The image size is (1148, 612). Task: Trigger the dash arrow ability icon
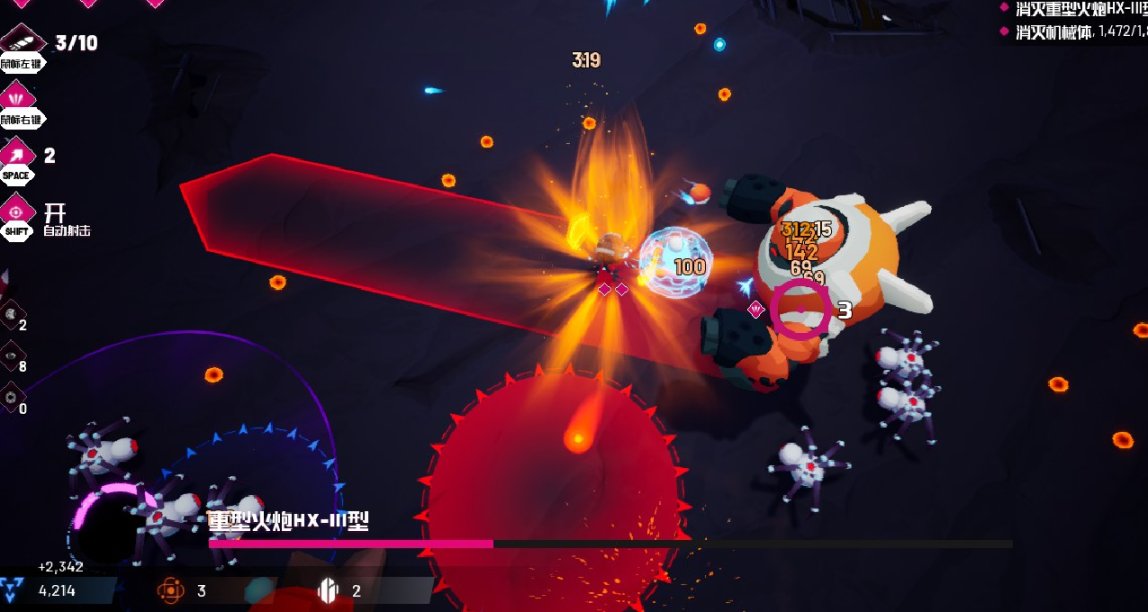18,154
